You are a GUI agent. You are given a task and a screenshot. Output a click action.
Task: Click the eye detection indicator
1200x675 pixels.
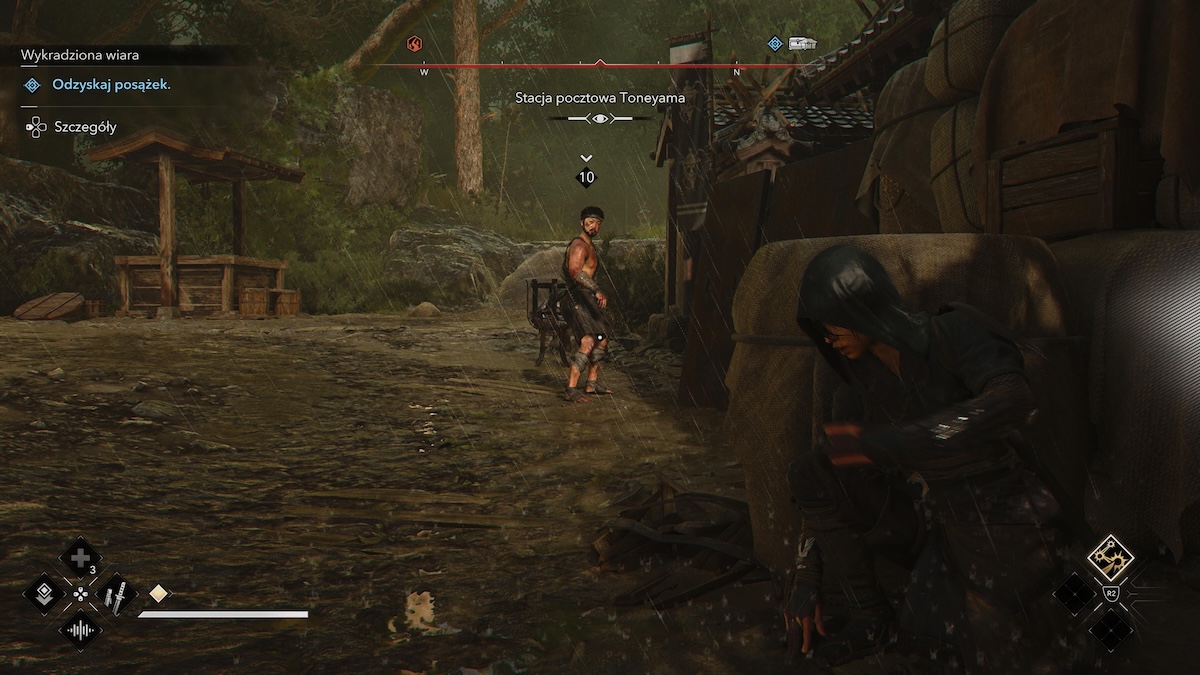pos(600,119)
